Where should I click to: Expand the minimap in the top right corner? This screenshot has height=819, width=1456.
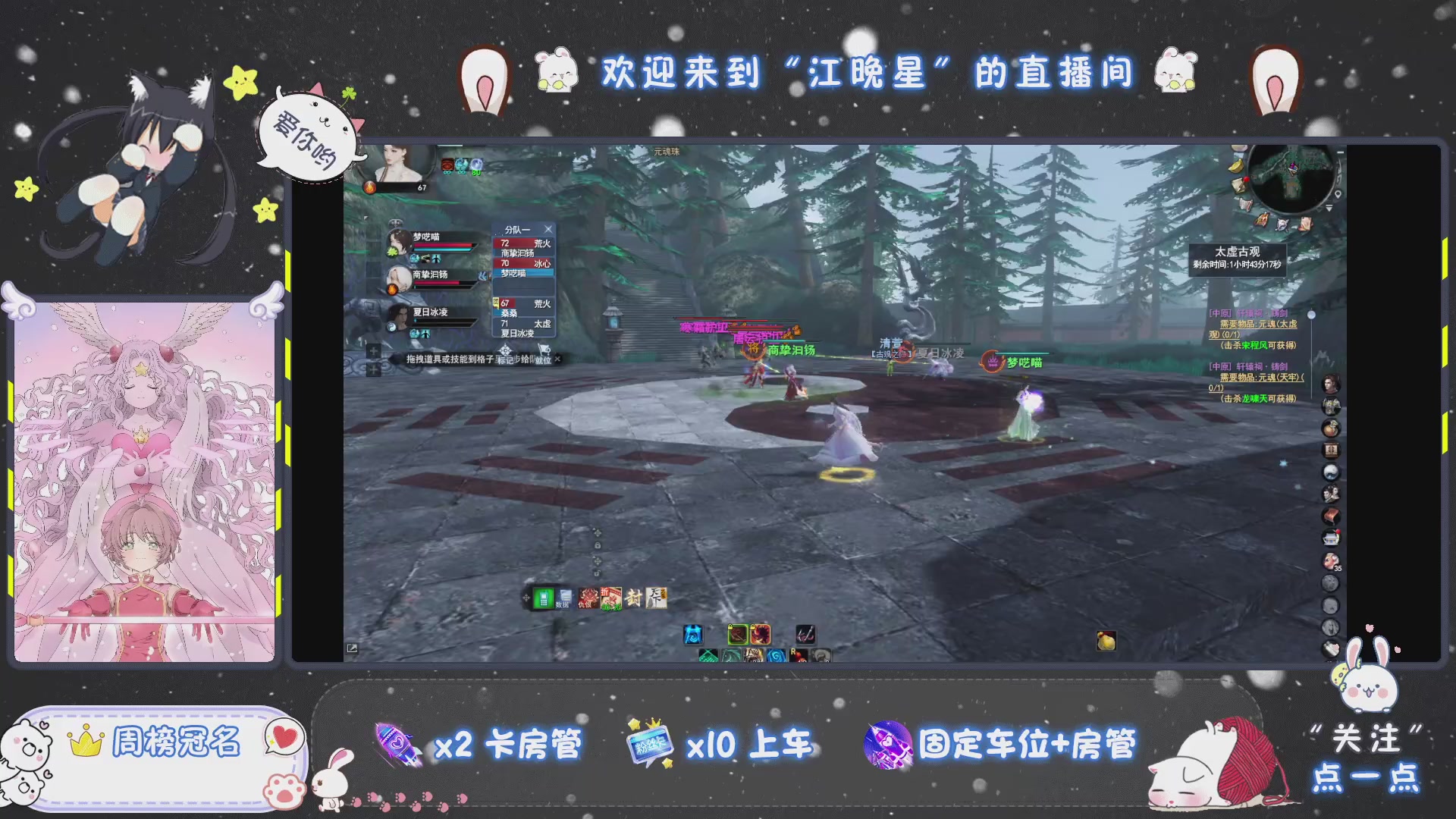pyautogui.click(x=1341, y=152)
